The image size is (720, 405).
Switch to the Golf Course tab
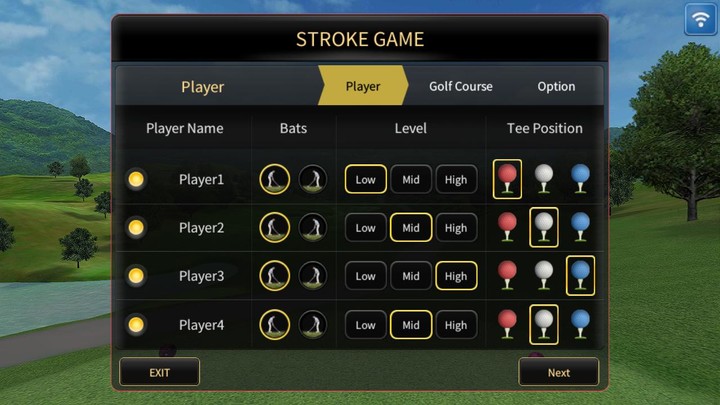[460, 86]
